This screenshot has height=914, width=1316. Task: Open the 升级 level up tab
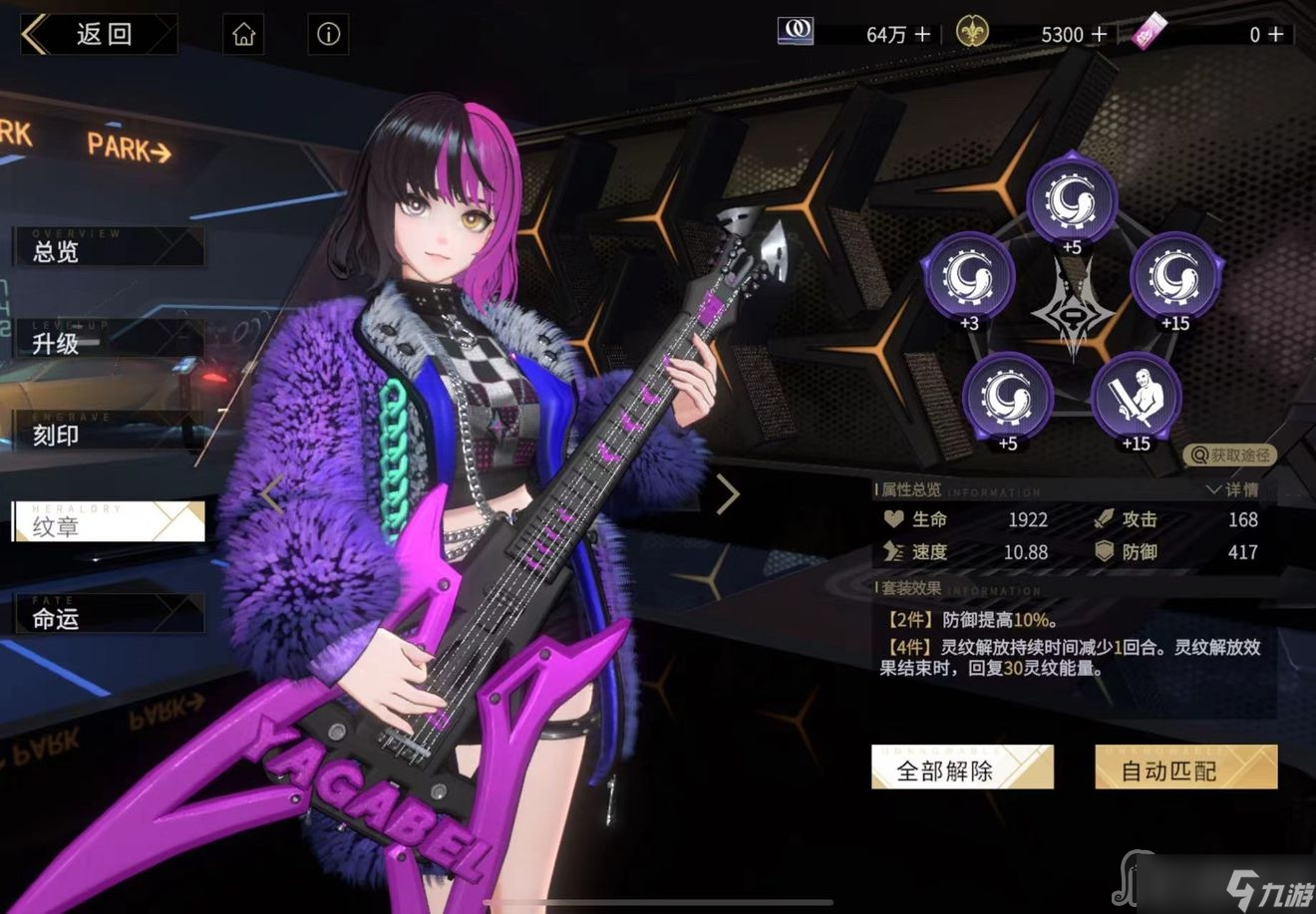(108, 342)
